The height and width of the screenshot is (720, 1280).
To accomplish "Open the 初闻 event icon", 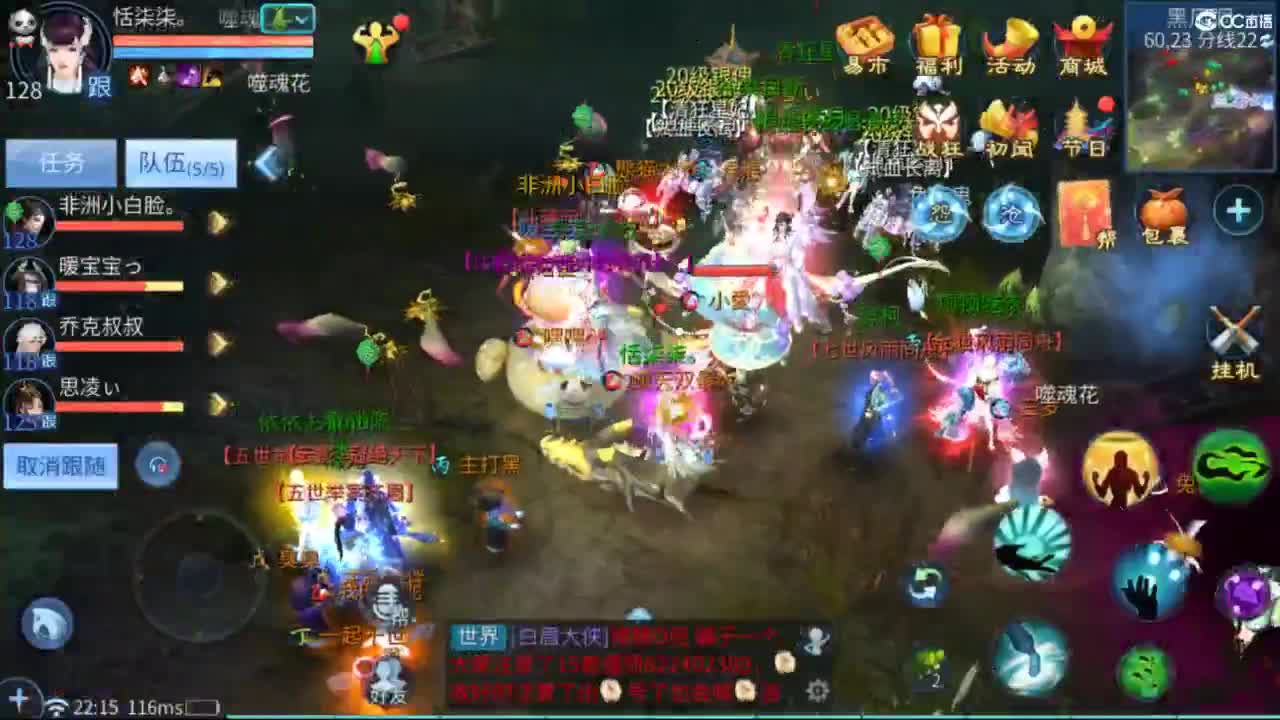I will (1010, 125).
